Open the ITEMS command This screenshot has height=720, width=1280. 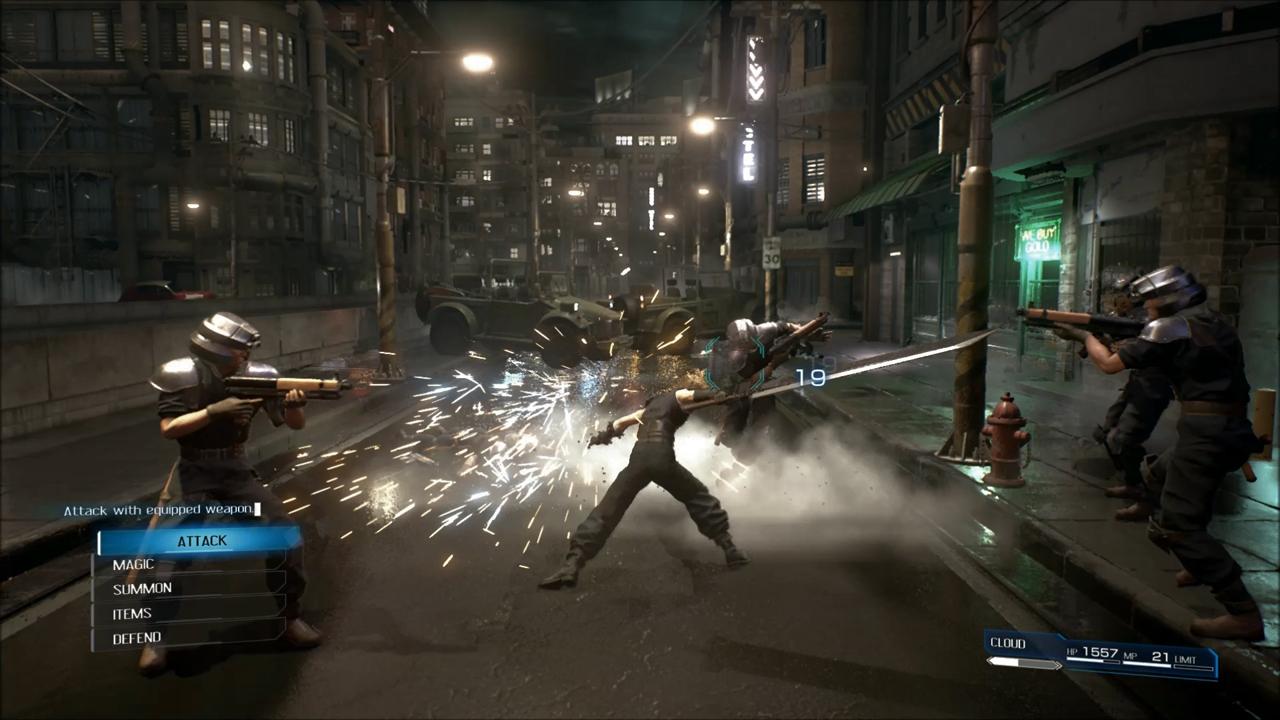131,613
